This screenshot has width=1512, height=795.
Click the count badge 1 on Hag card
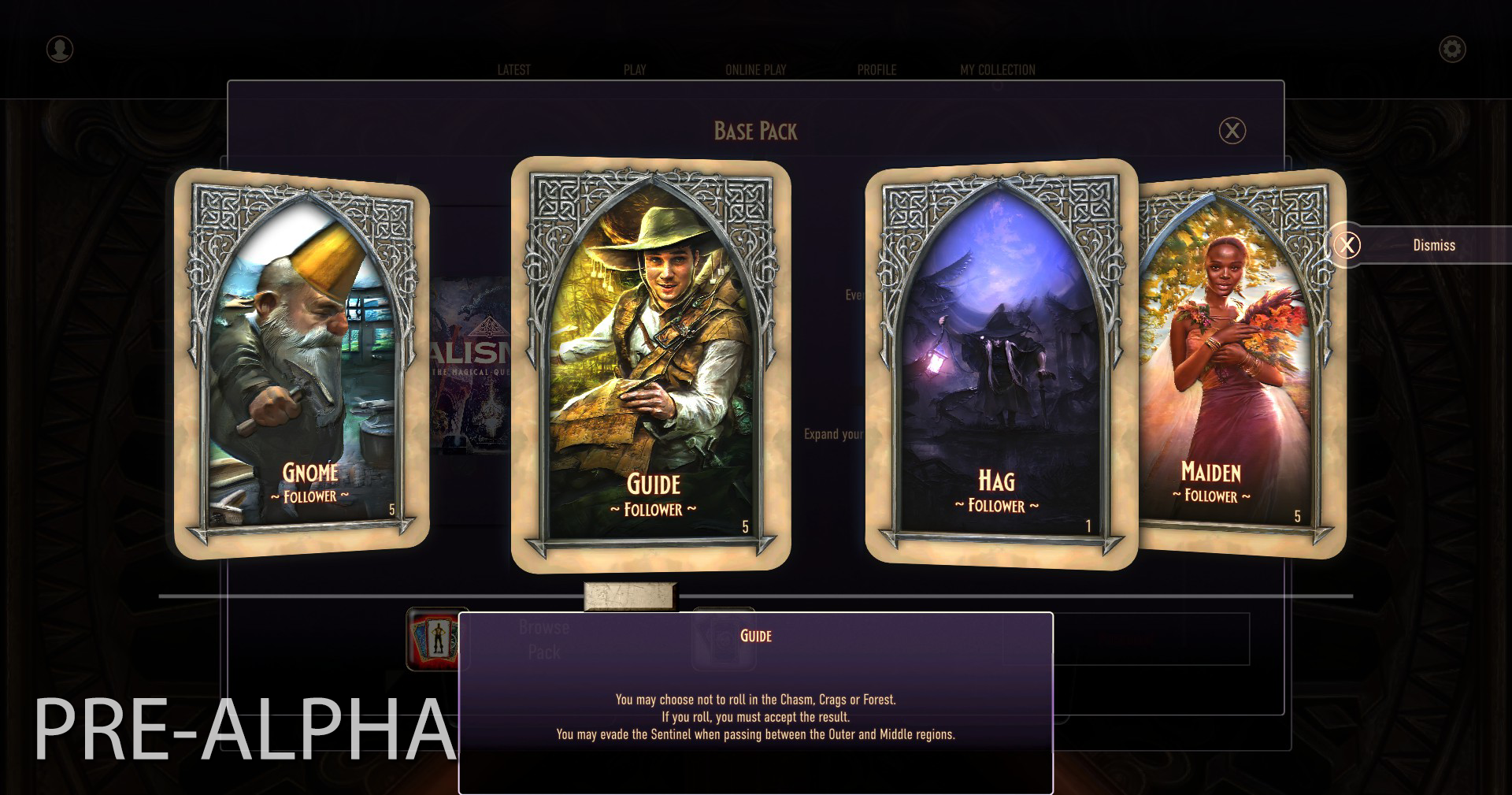[1088, 524]
